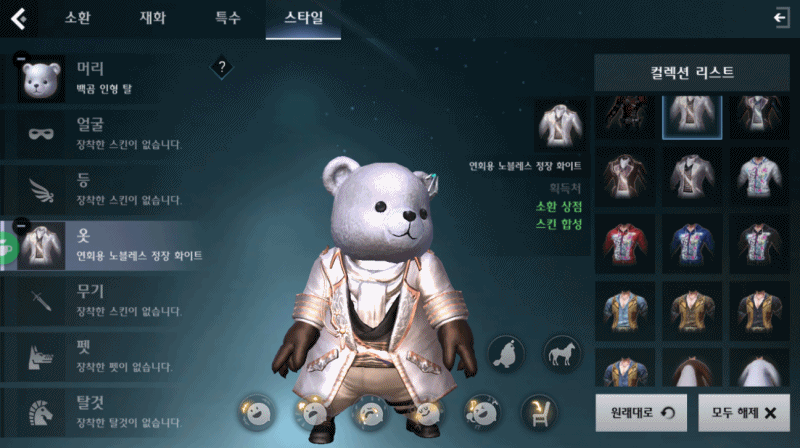
Task: Select the blue jacket collection thumbnail
Action: [x=692, y=241]
